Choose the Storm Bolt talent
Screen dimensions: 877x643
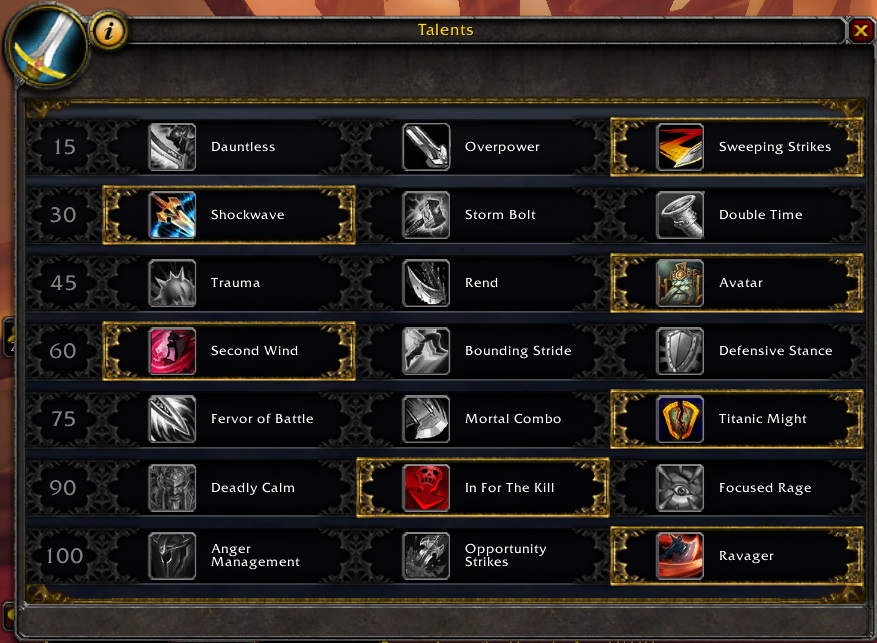[483, 215]
